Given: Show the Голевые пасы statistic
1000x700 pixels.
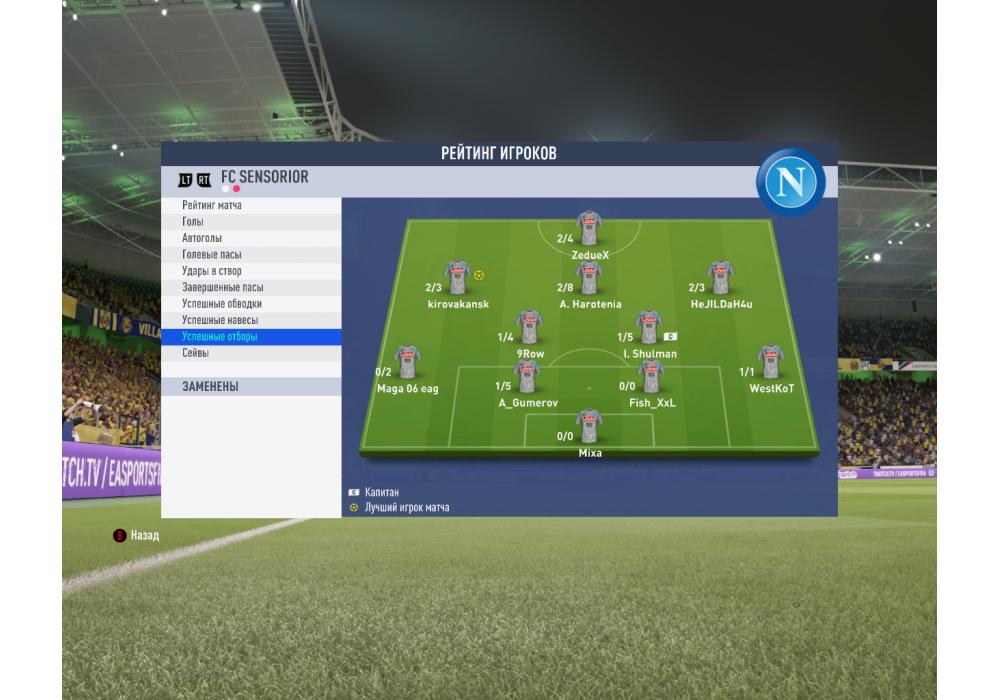Looking at the screenshot, I should 250,255.
